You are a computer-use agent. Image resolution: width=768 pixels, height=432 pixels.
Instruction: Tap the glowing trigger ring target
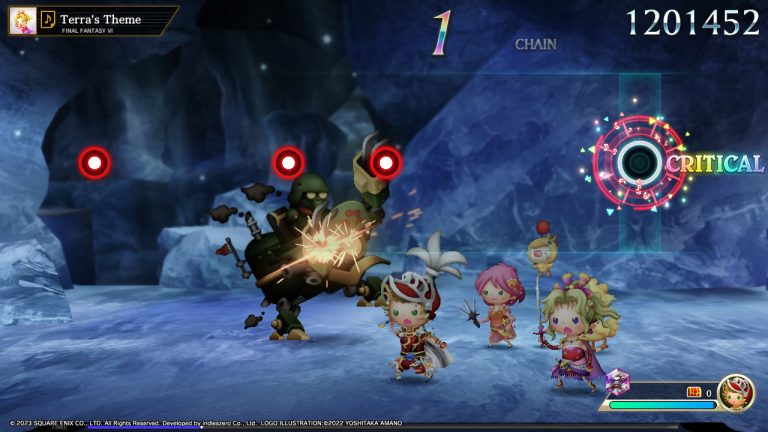click(x=639, y=161)
